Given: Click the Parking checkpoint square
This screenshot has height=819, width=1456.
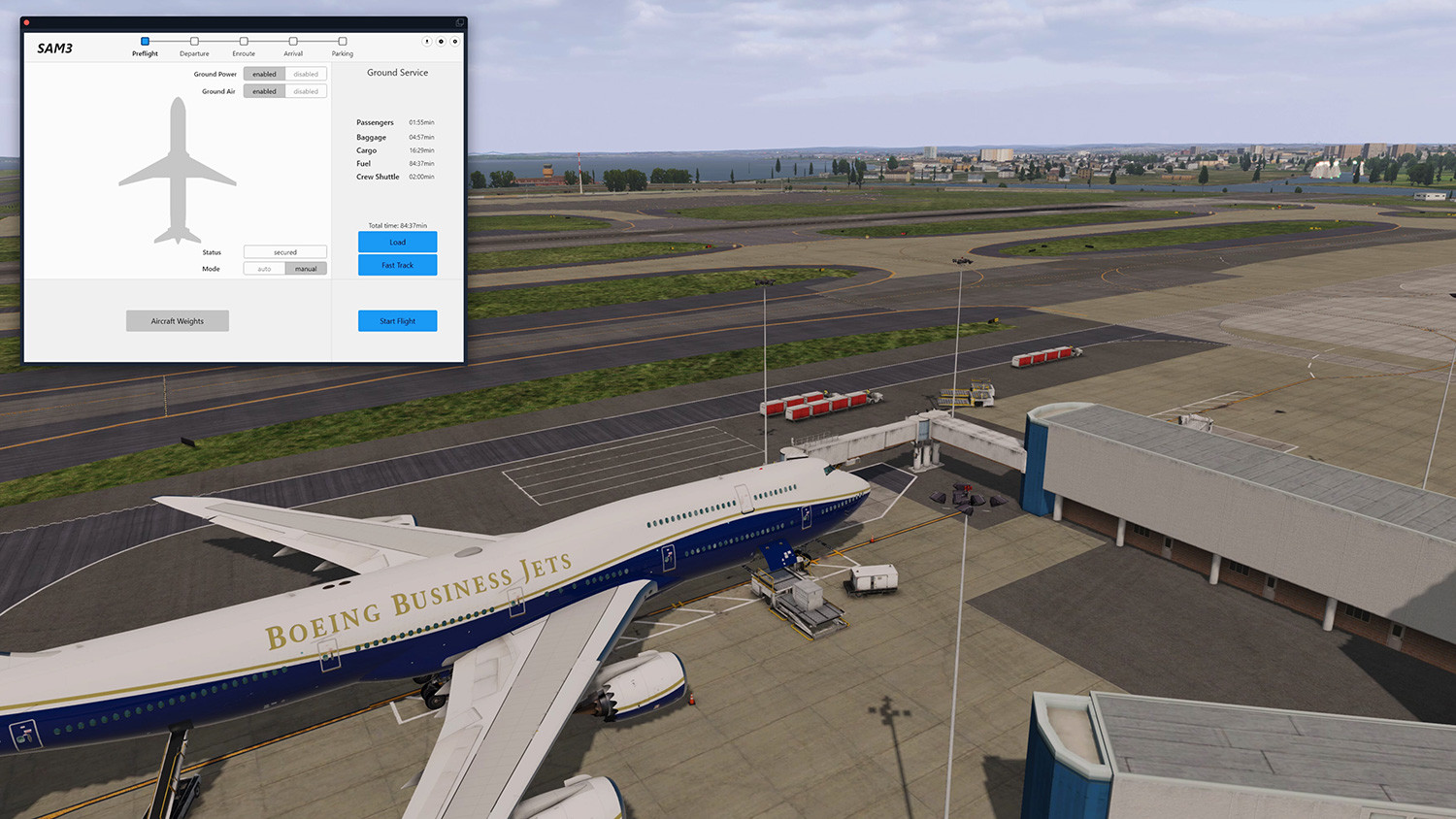Looking at the screenshot, I should tap(342, 41).
